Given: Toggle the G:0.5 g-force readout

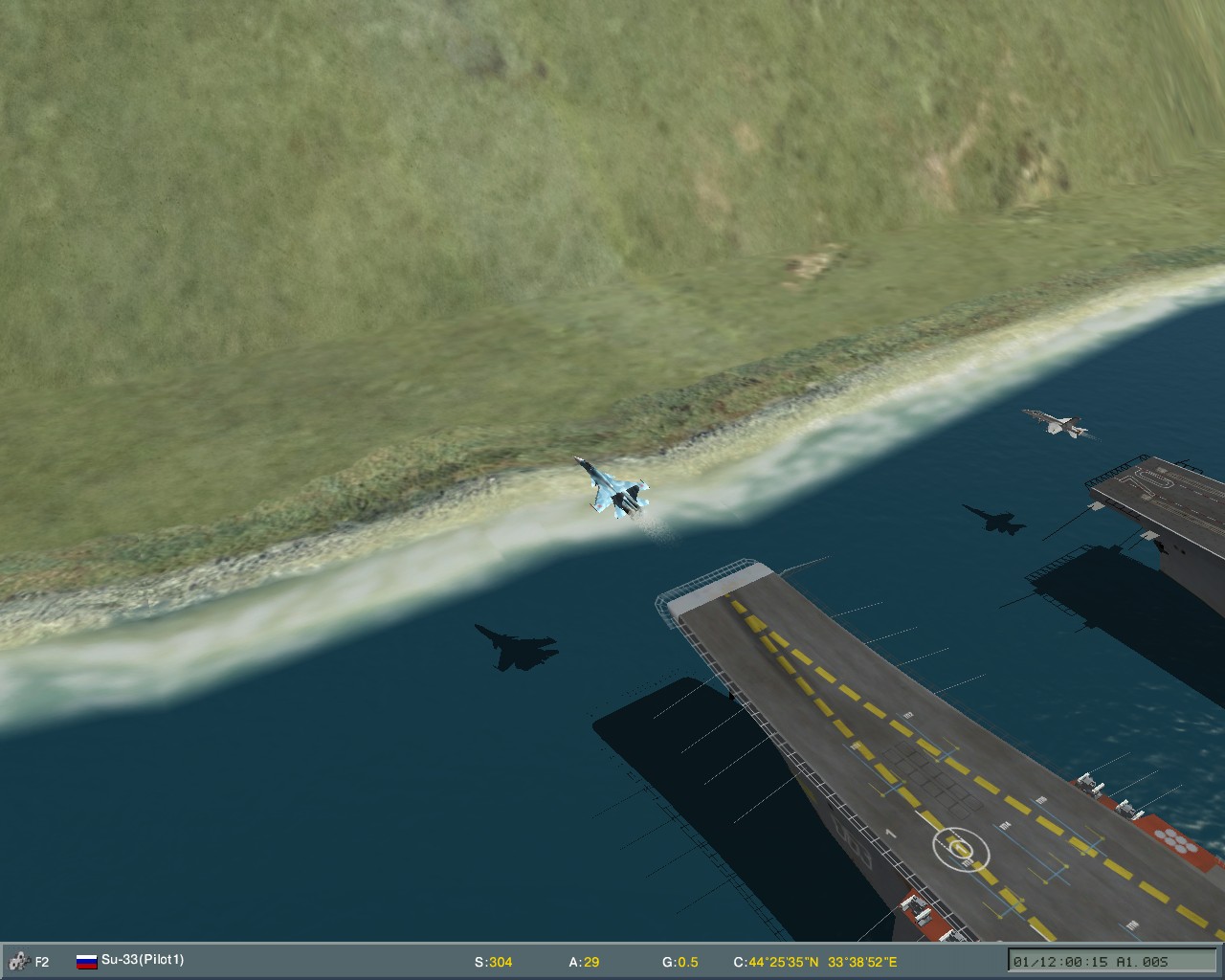Looking at the screenshot, I should tap(680, 963).
